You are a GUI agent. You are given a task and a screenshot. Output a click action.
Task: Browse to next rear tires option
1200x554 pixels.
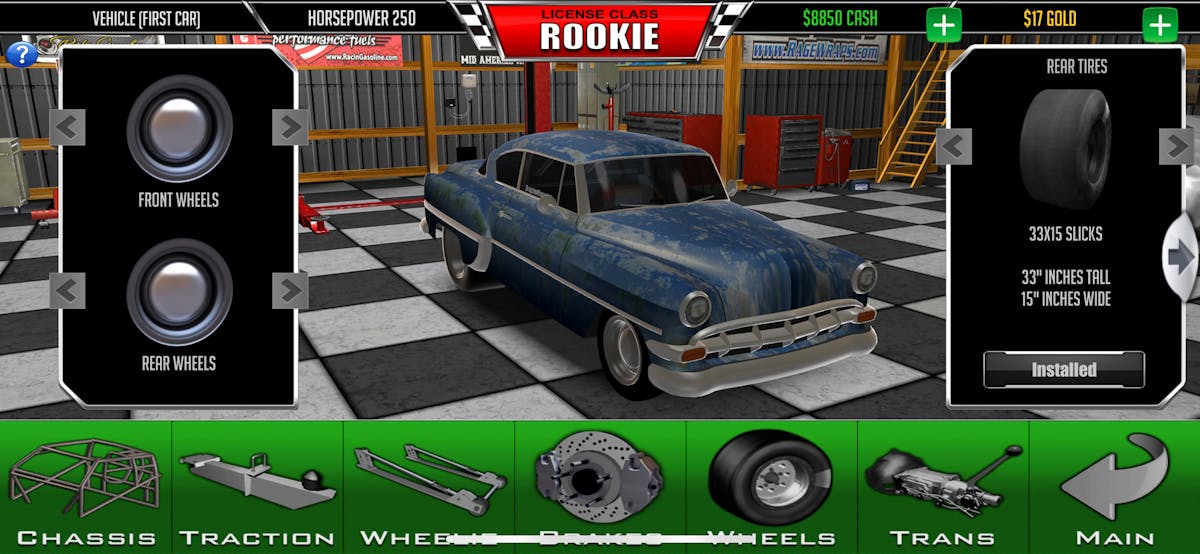pyautogui.click(x=1176, y=147)
